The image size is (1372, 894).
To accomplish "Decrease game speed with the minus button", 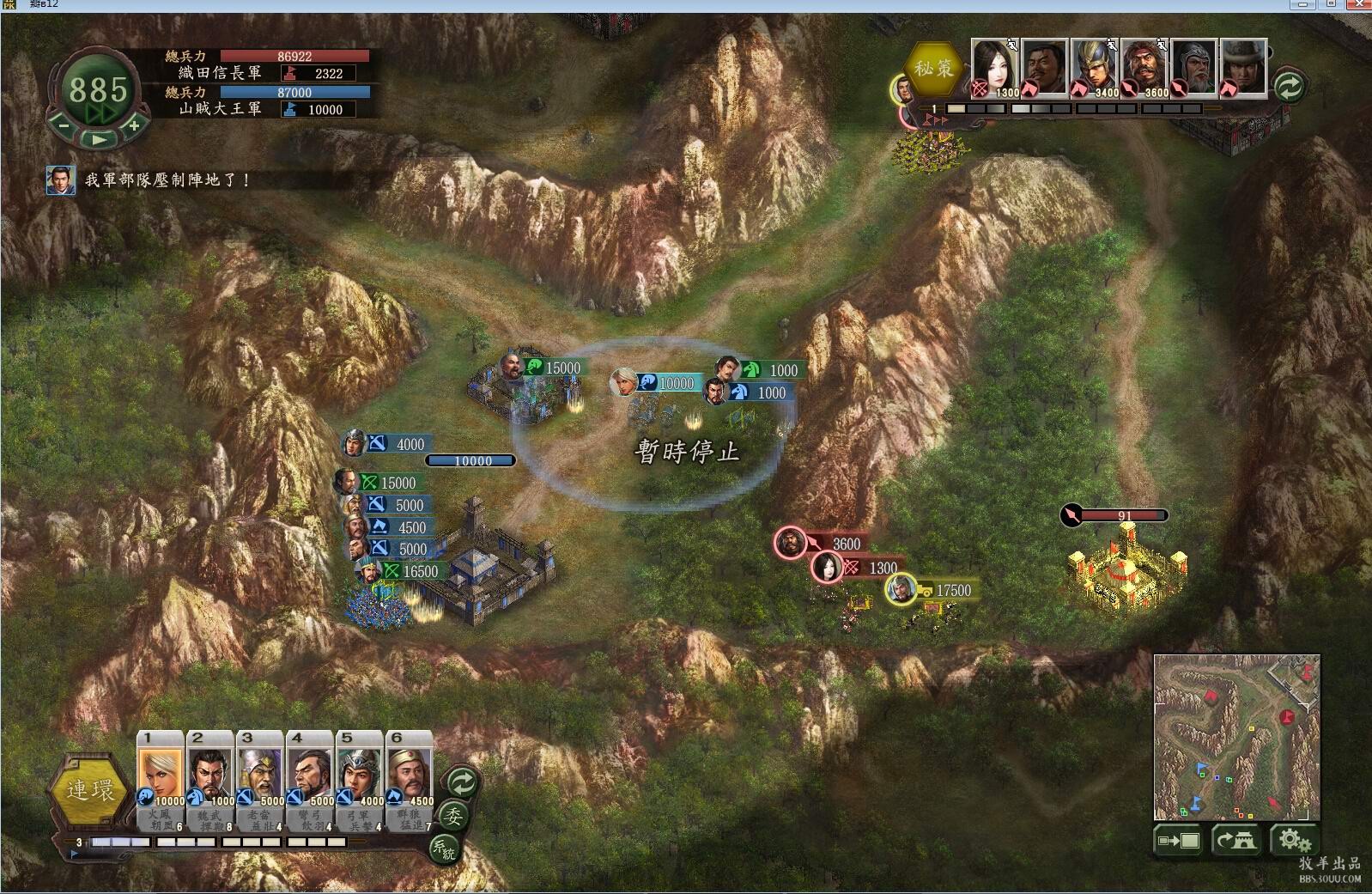I will [63, 125].
